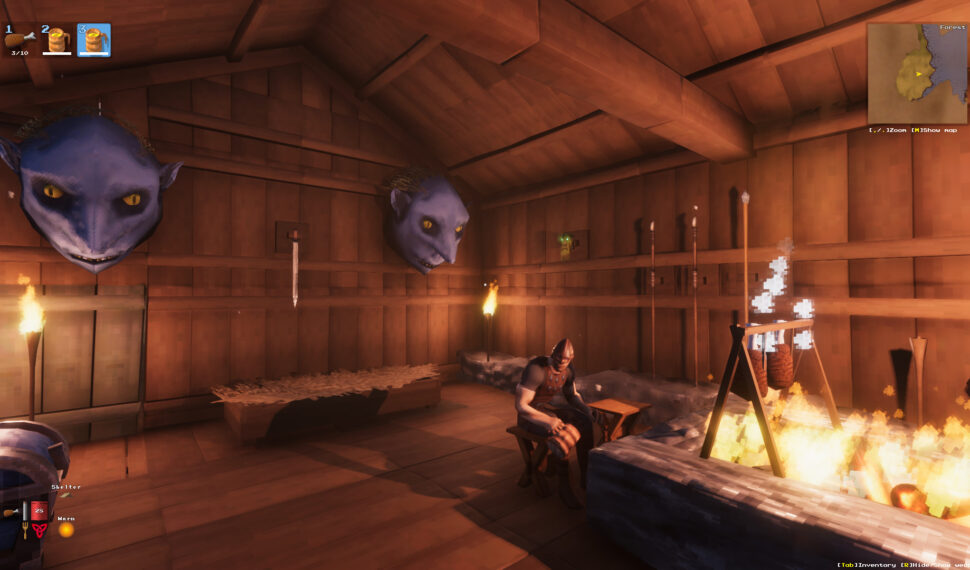Choose the highlighted tankard in slot 3

(94, 40)
